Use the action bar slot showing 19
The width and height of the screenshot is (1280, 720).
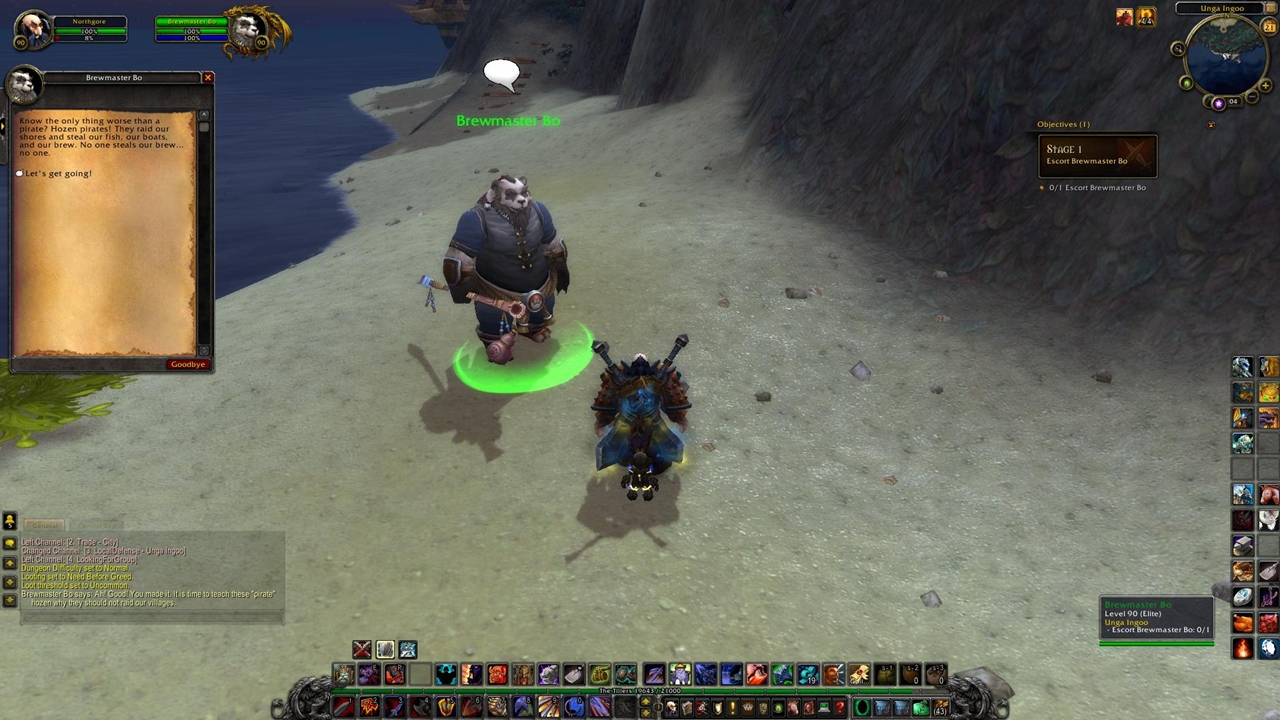tap(807, 675)
